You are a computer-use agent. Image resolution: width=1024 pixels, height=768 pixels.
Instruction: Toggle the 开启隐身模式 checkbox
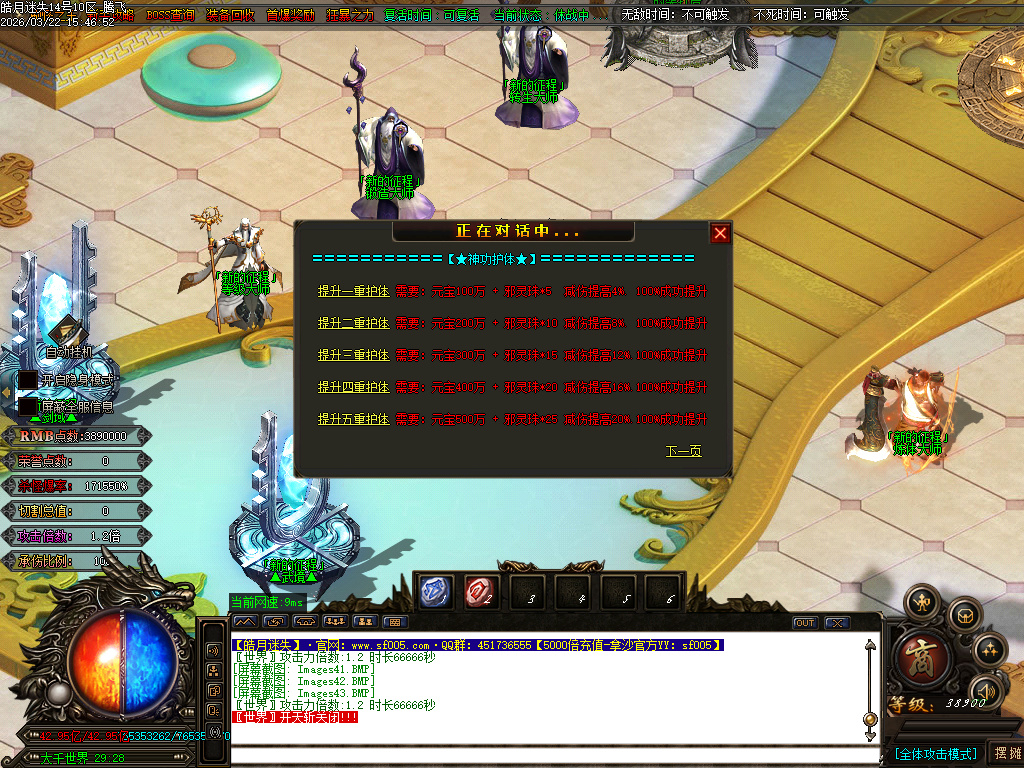point(28,380)
